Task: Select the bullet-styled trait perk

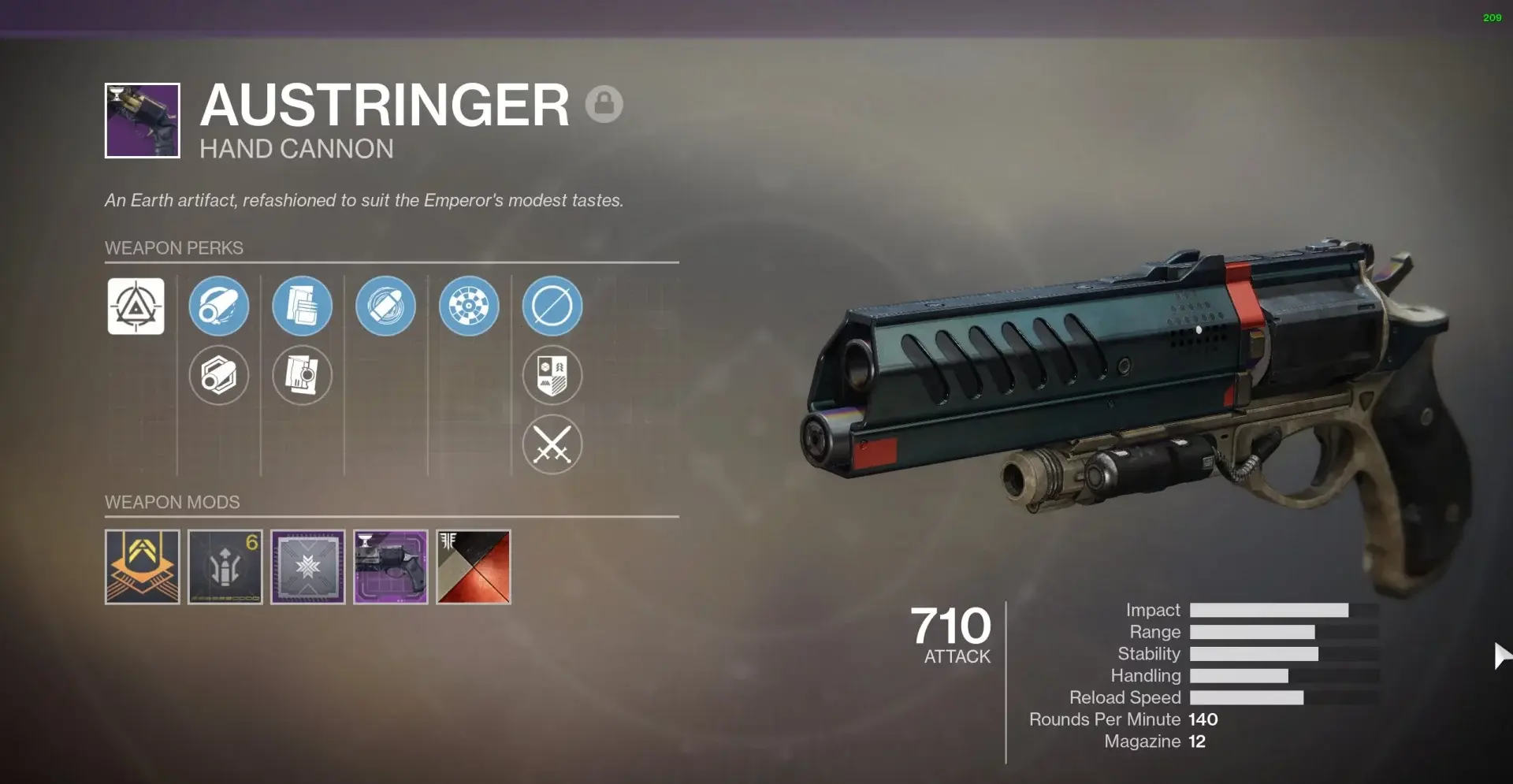Action: tap(385, 307)
